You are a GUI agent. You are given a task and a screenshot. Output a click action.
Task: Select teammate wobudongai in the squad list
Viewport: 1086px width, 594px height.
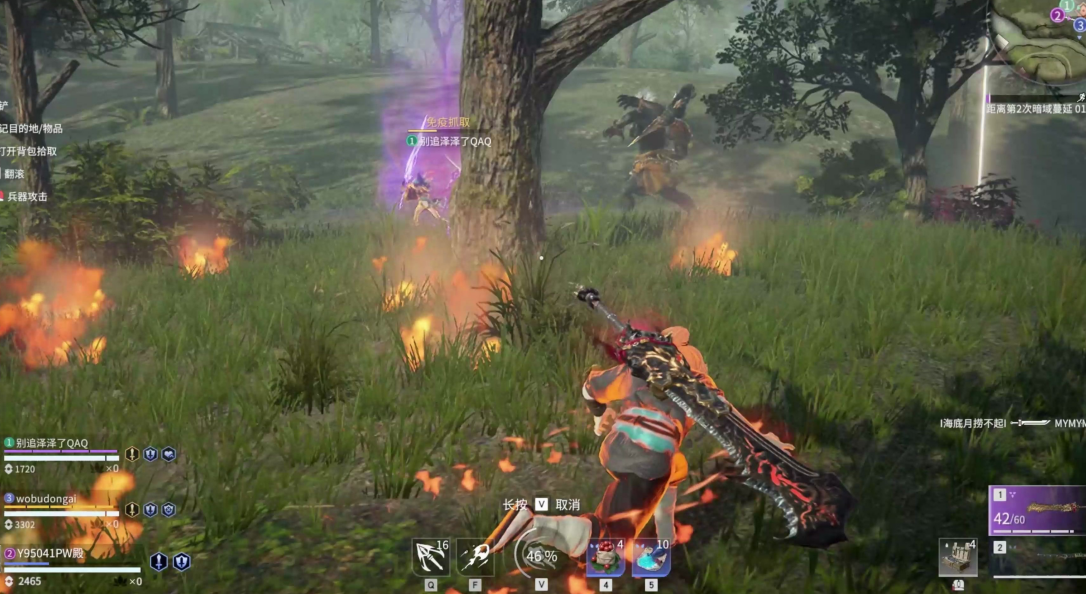click(x=48, y=498)
